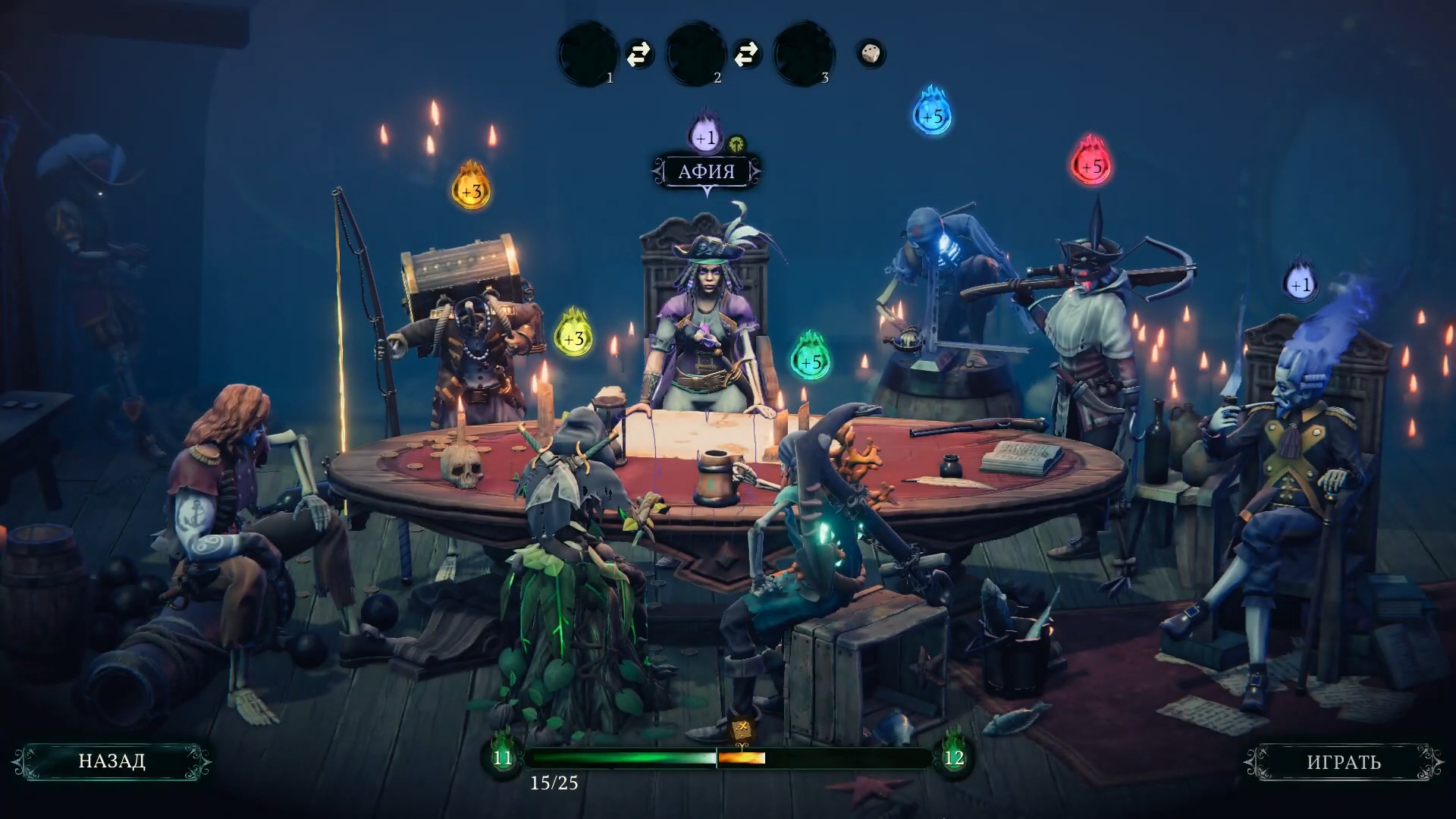
Task: Choose the teal green +5 flame badge
Action: click(811, 361)
